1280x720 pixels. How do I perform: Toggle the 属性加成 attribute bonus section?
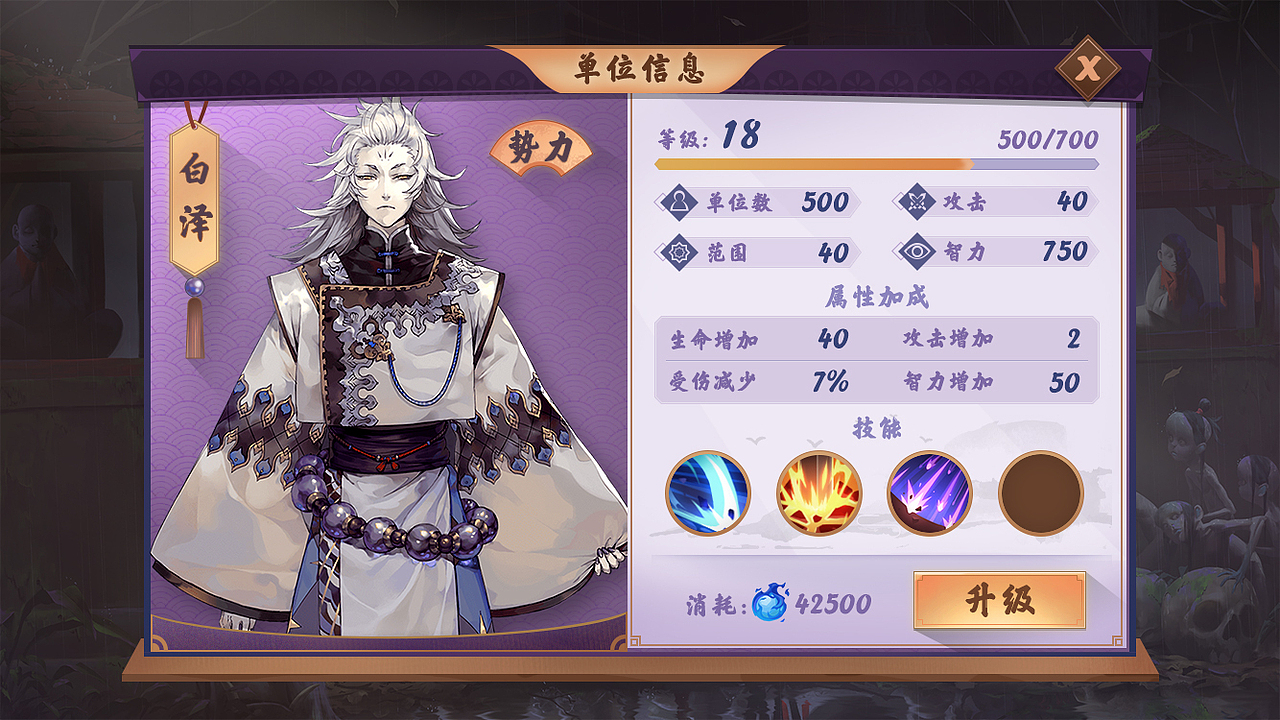coord(883,298)
